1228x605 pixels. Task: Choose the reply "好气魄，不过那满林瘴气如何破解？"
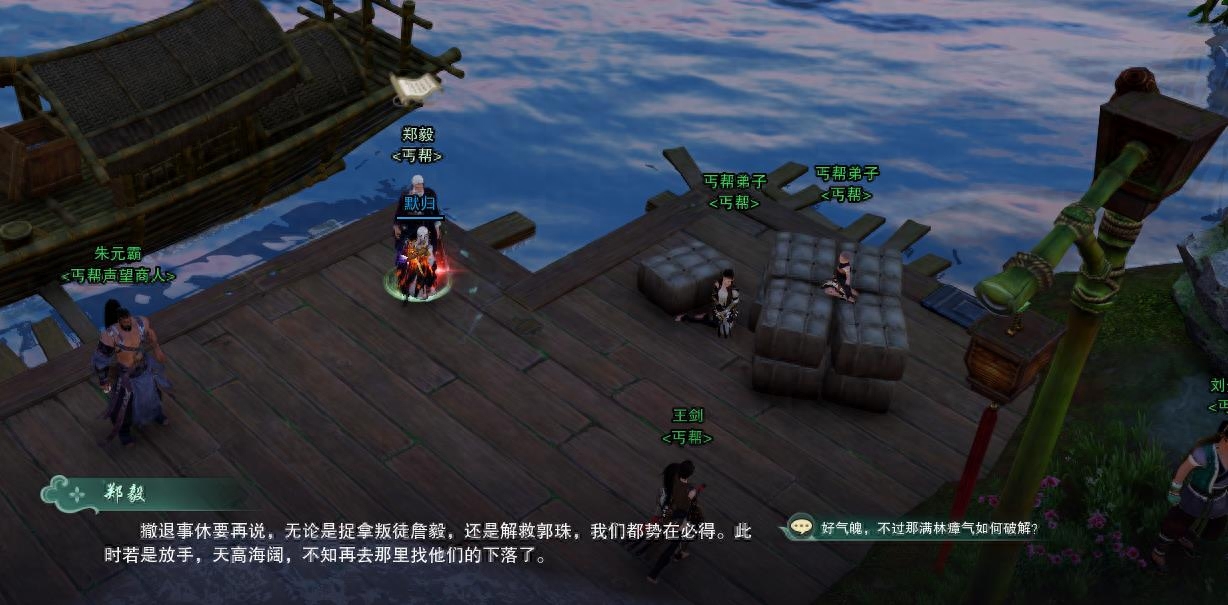tap(928, 527)
